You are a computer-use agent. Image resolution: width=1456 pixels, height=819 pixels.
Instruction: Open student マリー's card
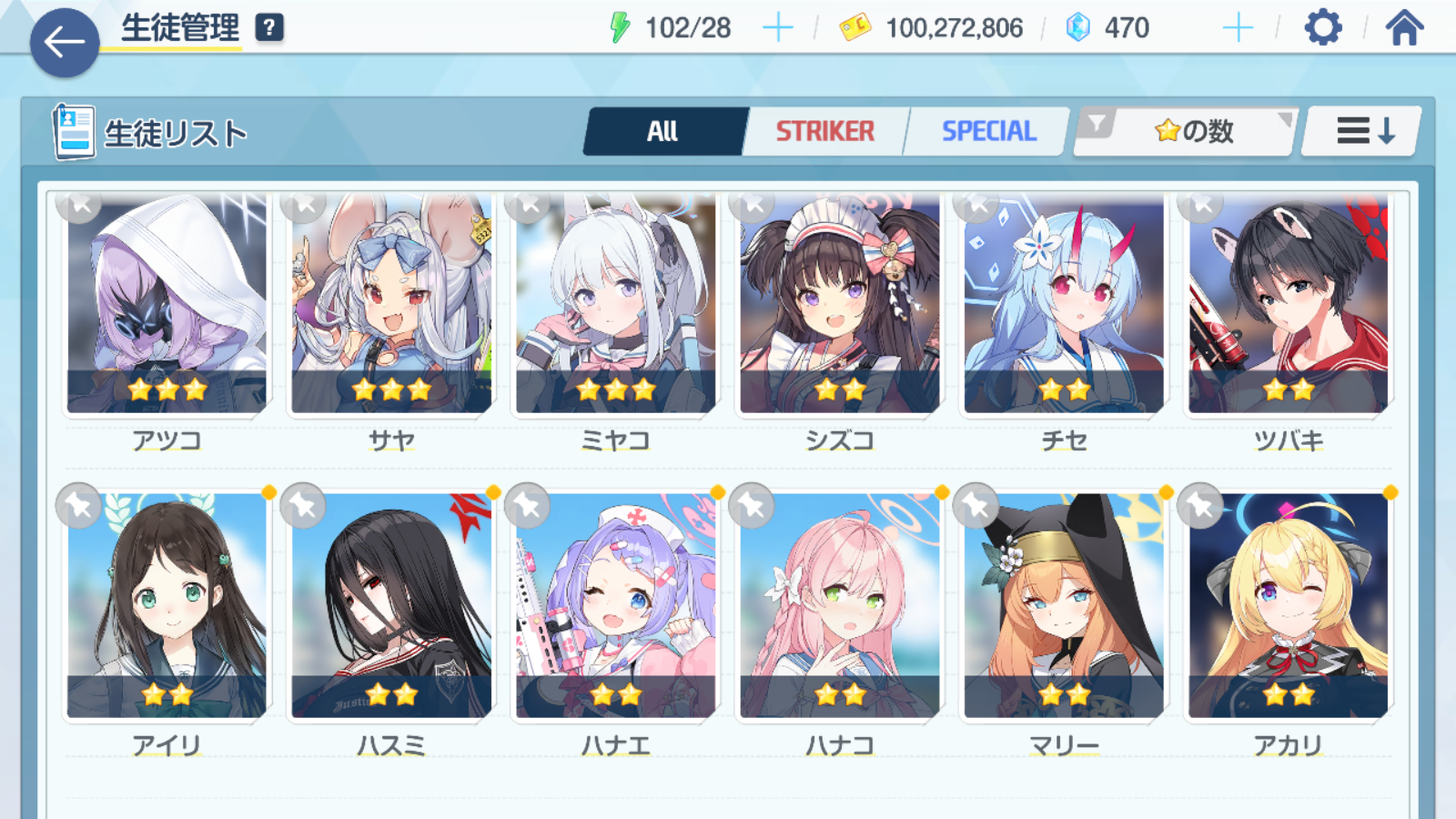click(x=1064, y=605)
